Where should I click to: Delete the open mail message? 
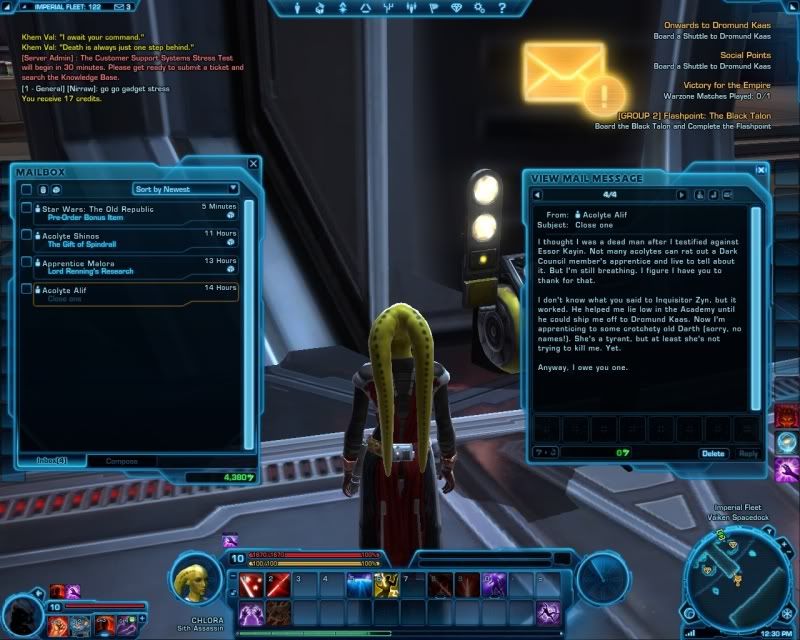coord(713,453)
